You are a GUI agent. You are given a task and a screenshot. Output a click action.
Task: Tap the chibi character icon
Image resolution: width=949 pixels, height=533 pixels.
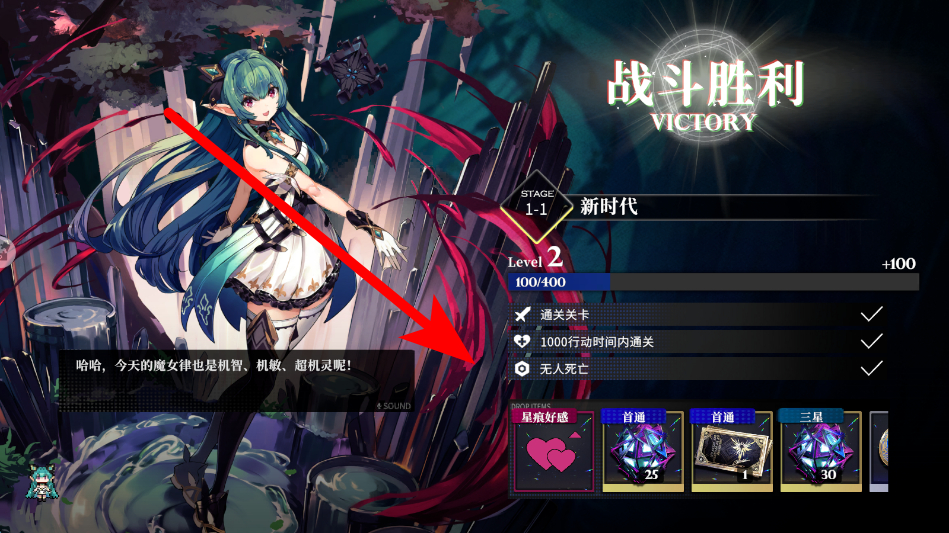[x=44, y=483]
